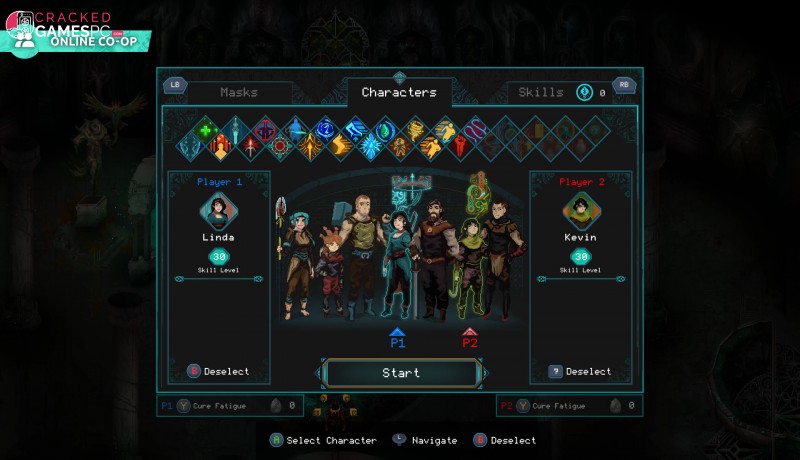The height and width of the screenshot is (460, 800).
Task: Select the green cross skill icon
Action: click(x=206, y=129)
